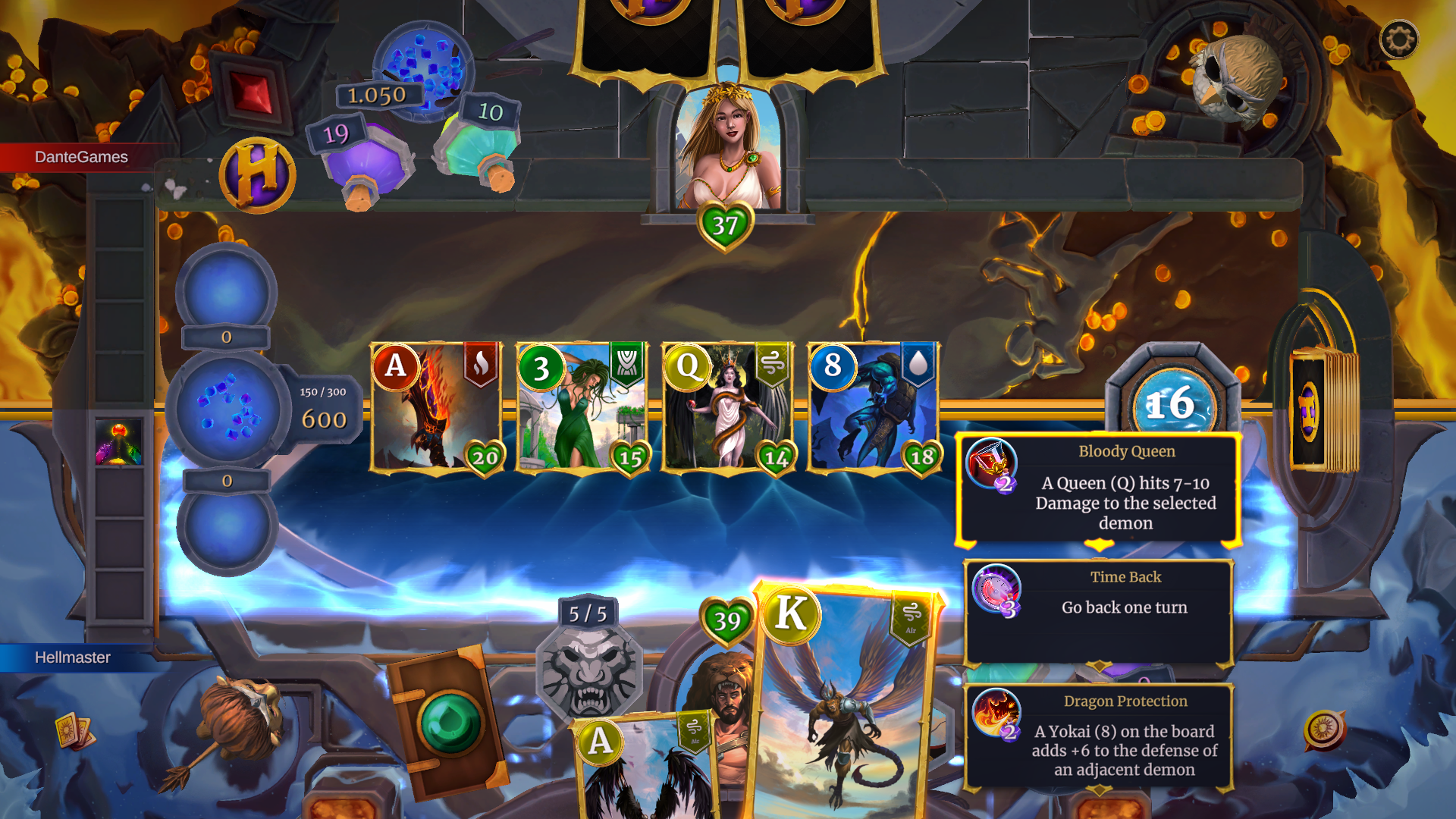Click the DanteGames opponent name banner
This screenshot has width=1456, height=819.
80,157
